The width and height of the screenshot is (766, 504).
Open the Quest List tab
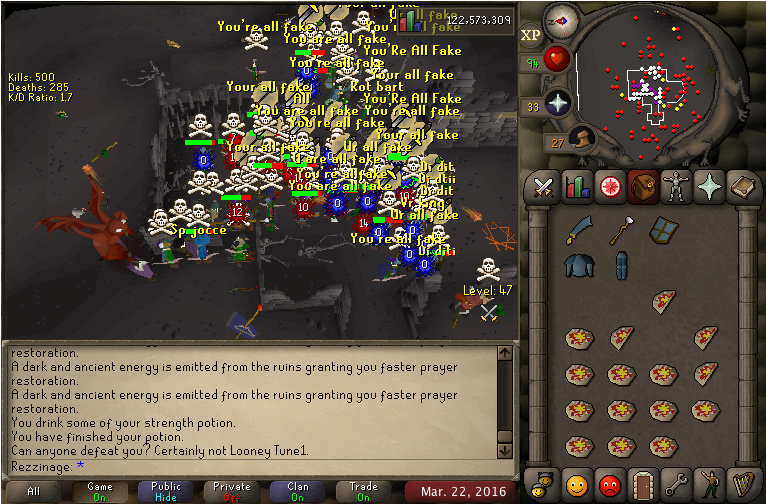tap(609, 187)
